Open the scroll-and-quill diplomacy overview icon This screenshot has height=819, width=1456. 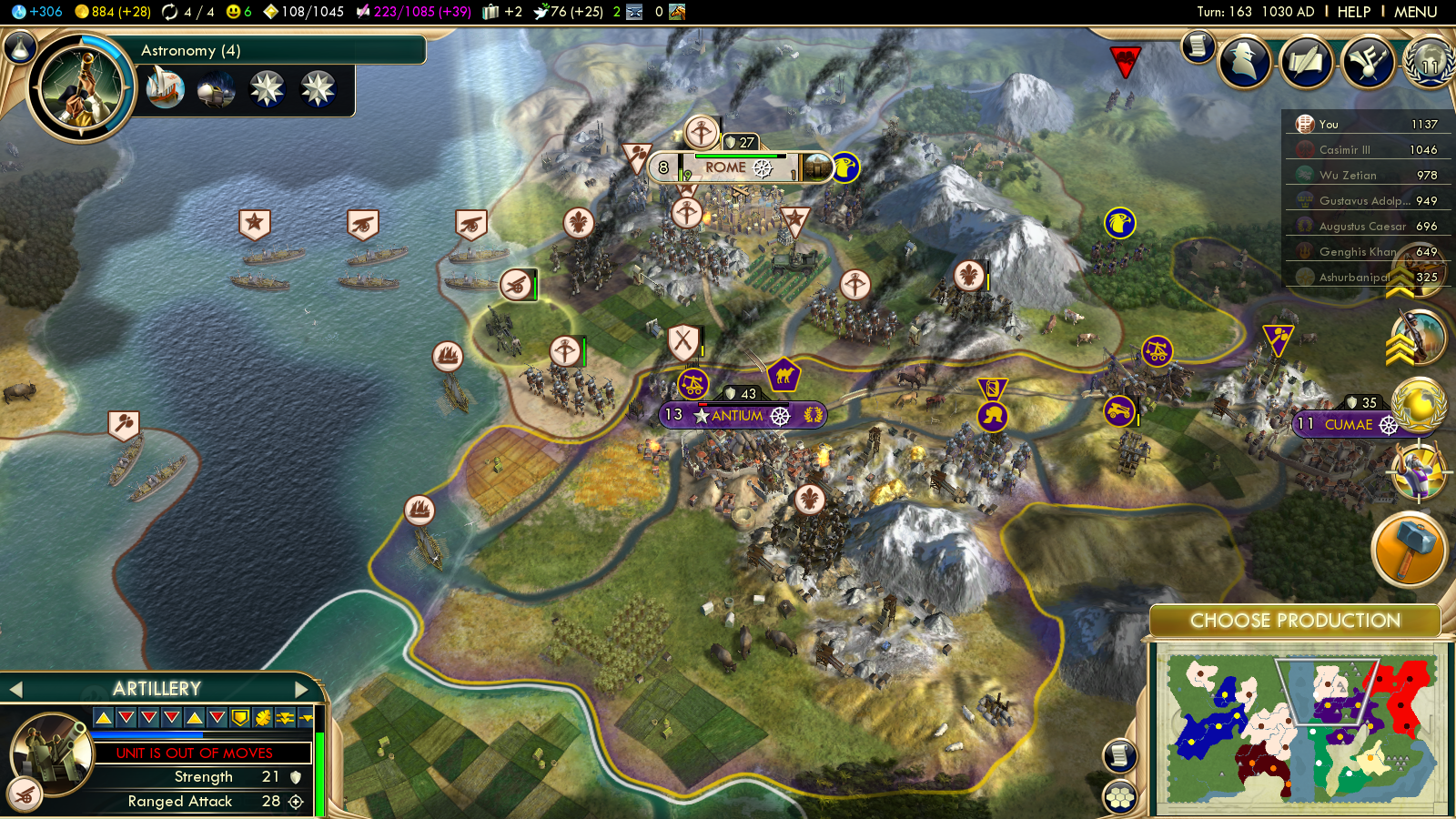click(x=1306, y=62)
